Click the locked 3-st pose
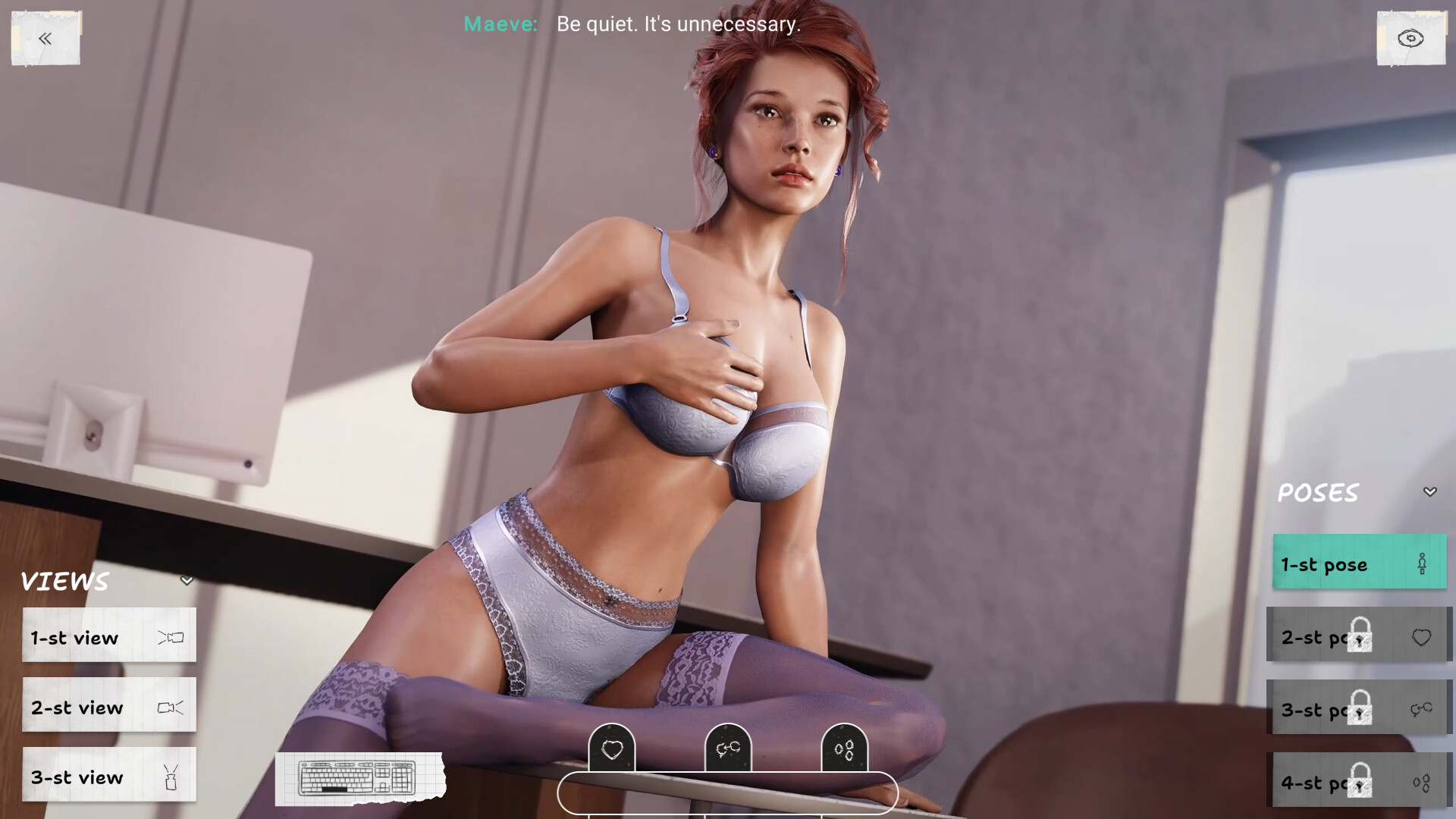Image resolution: width=1456 pixels, height=819 pixels. tap(1359, 709)
